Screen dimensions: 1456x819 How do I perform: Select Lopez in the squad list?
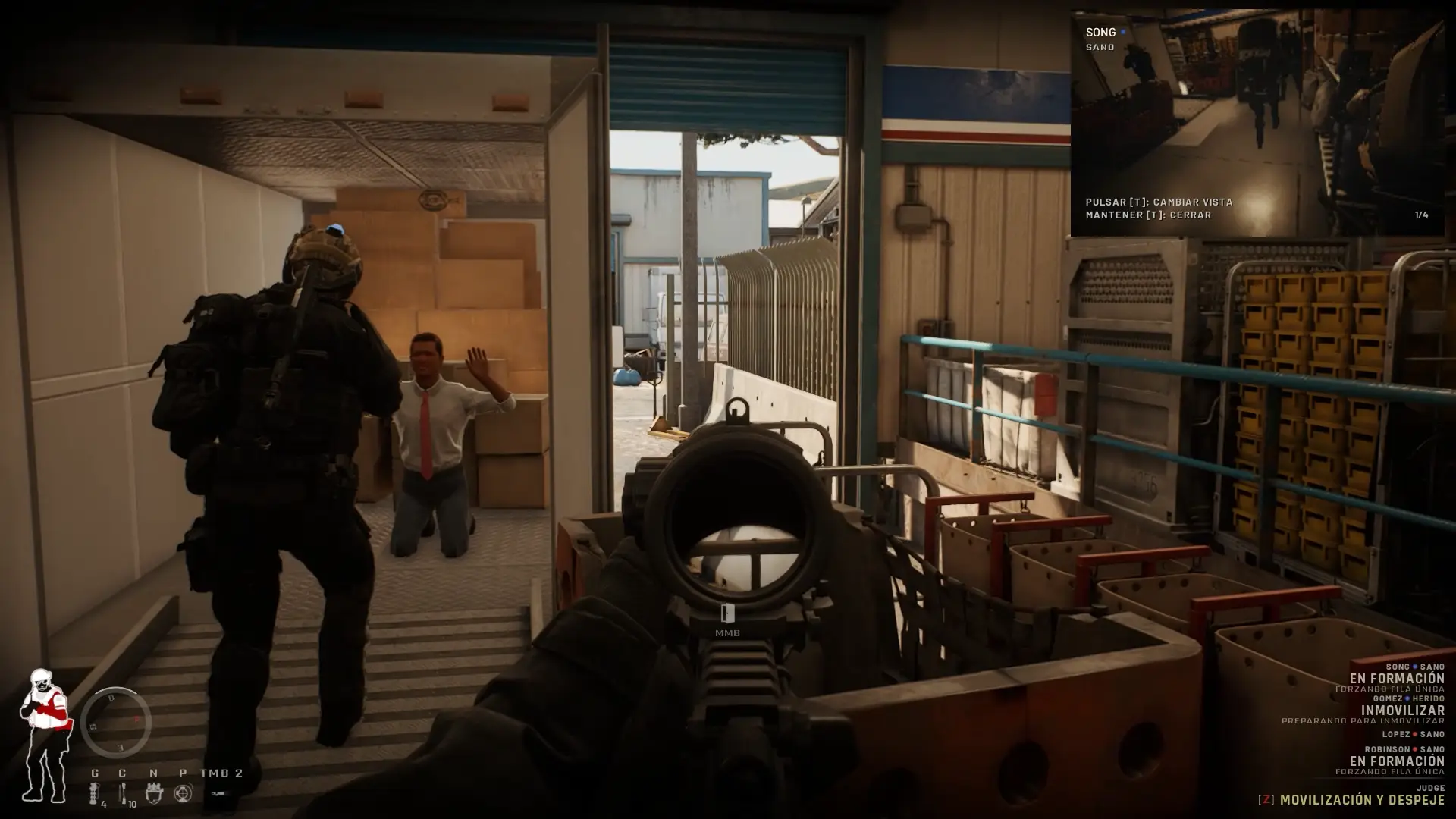coord(1396,734)
